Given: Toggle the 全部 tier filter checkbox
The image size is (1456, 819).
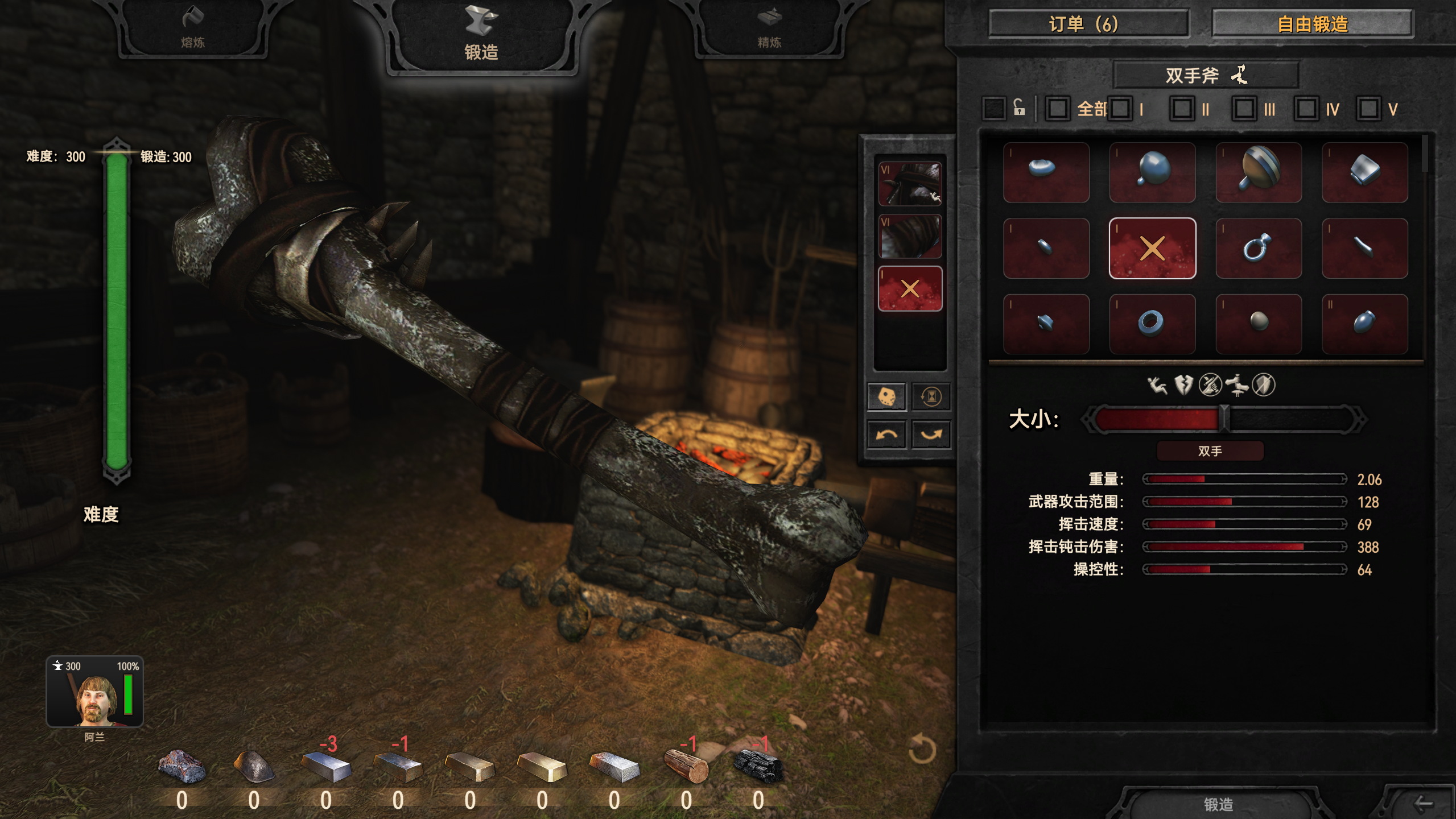Looking at the screenshot, I should click(1058, 109).
